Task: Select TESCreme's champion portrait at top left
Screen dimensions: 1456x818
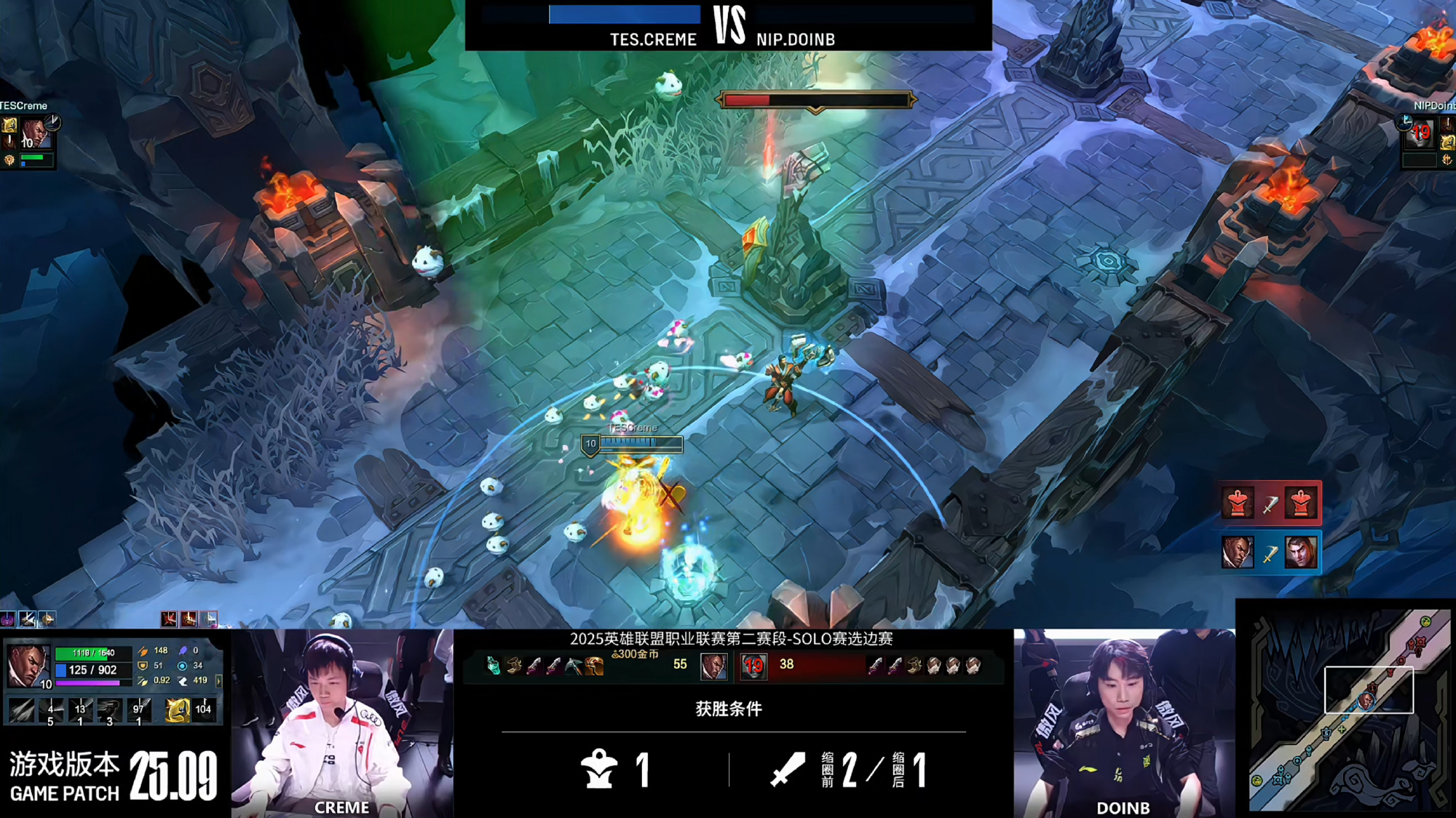Action: [34, 134]
